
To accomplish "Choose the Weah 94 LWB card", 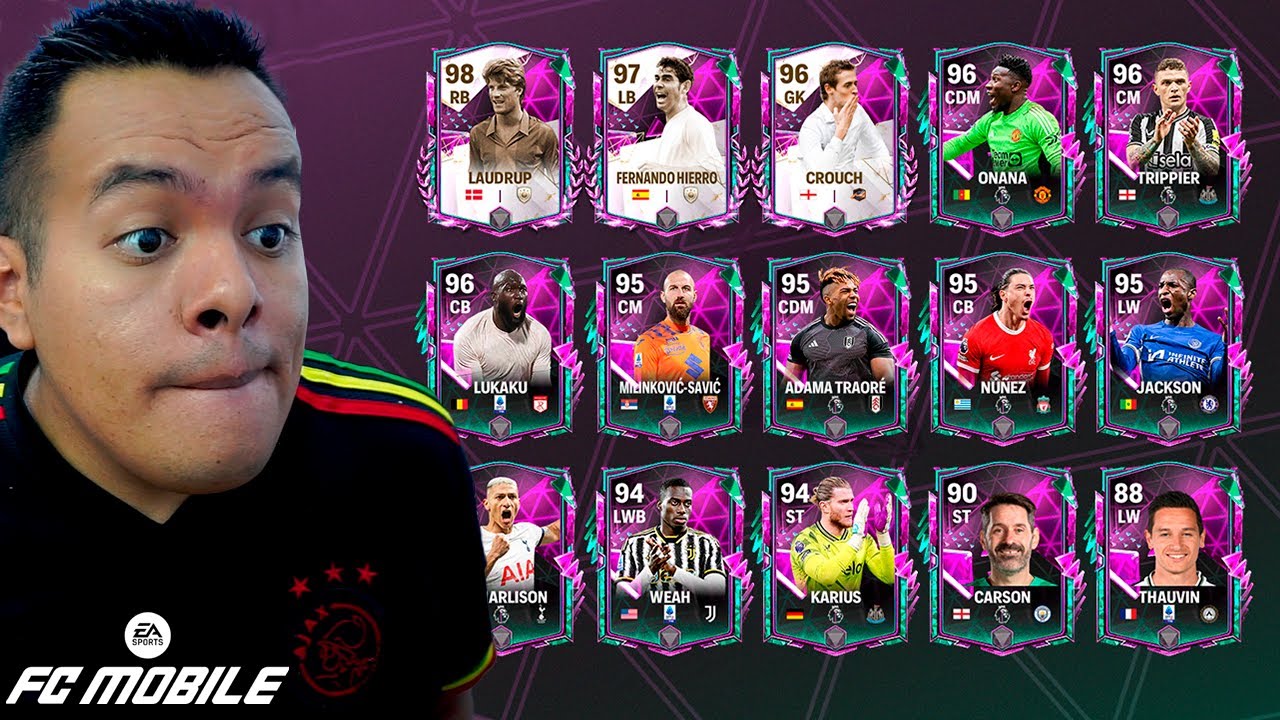I will click(669, 555).
